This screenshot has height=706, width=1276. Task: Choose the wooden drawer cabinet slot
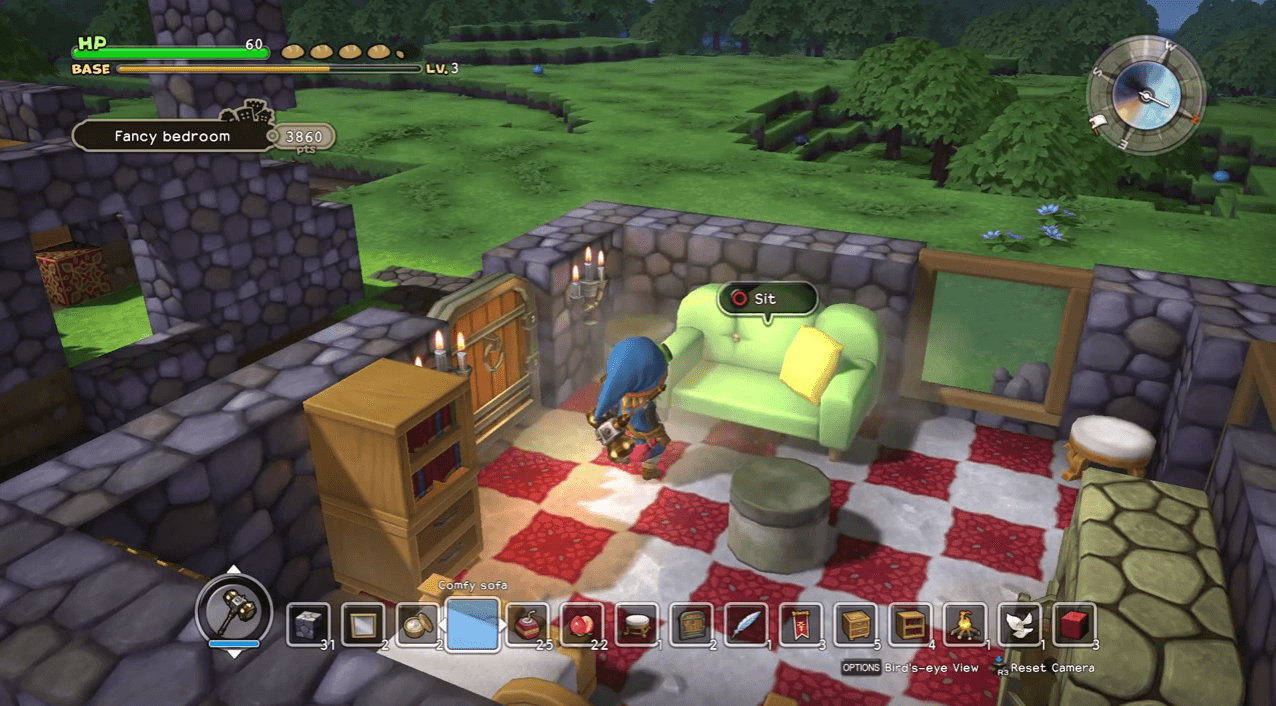click(x=856, y=625)
